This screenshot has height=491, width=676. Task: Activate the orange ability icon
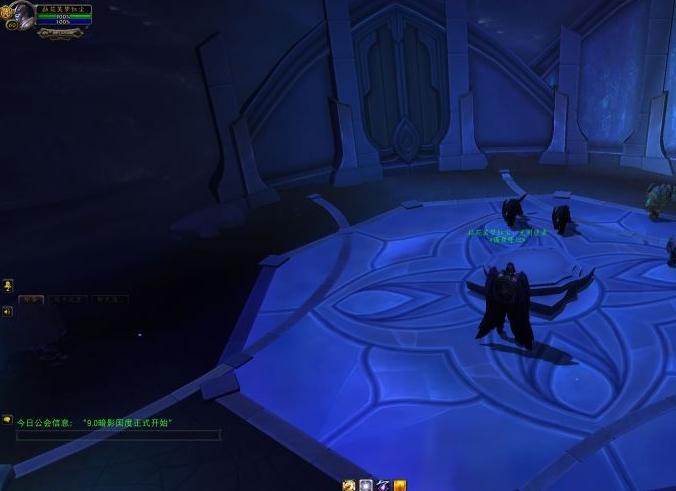click(x=400, y=485)
